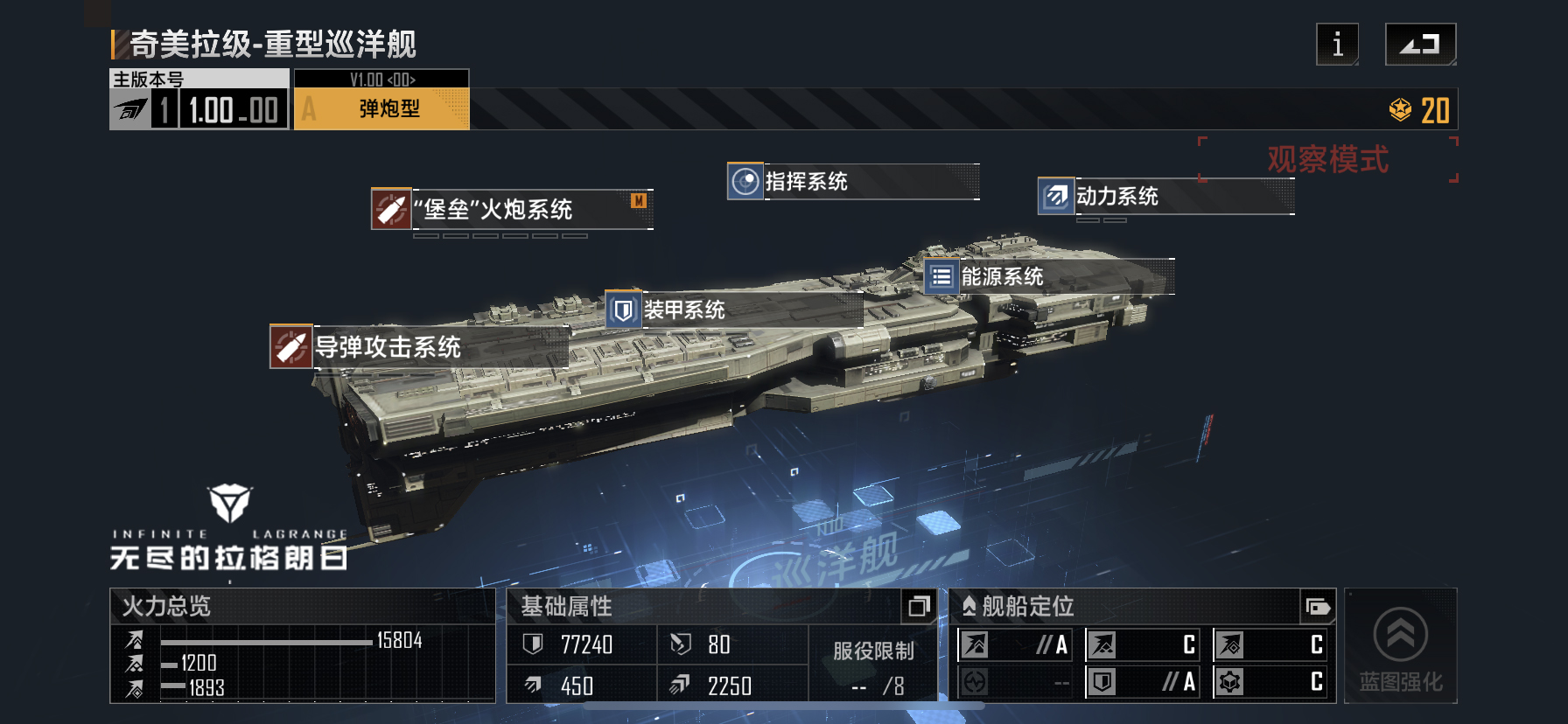
Task: Open the info button in the corner
Action: point(1337,44)
